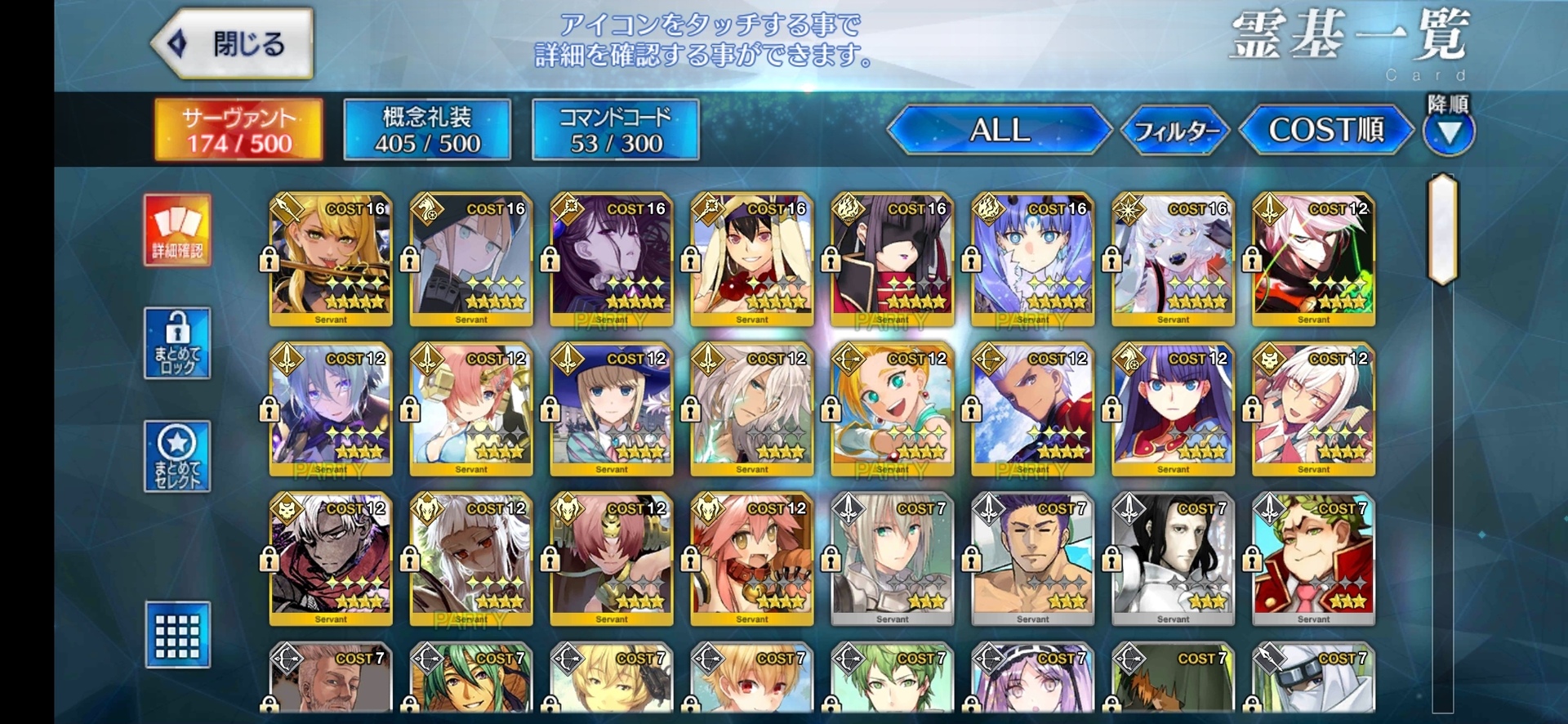
Task: Select the ALL class filter button
Action: pyautogui.click(x=999, y=130)
